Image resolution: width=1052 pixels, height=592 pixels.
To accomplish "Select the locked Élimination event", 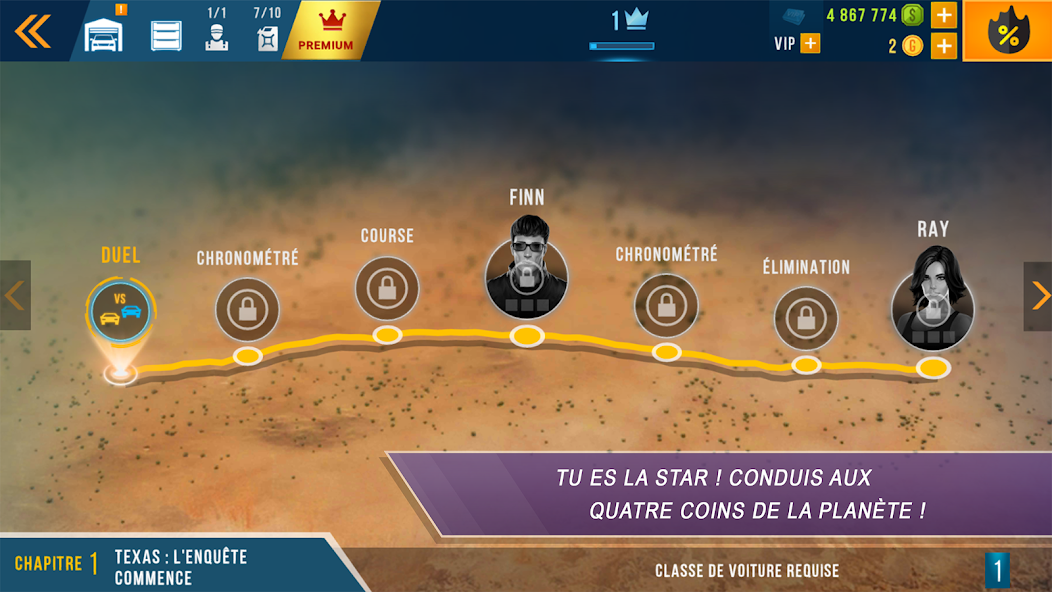I will click(805, 318).
